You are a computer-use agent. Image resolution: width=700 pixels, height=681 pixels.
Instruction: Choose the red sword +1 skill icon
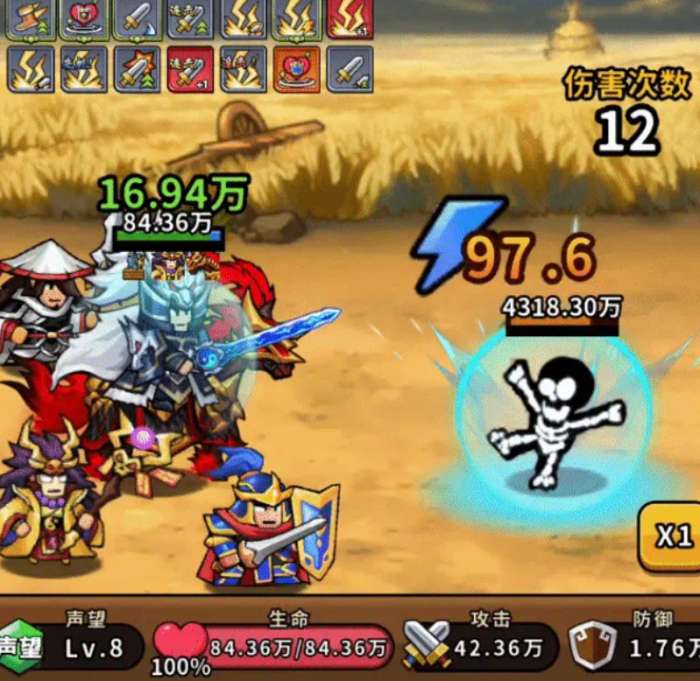click(x=190, y=69)
